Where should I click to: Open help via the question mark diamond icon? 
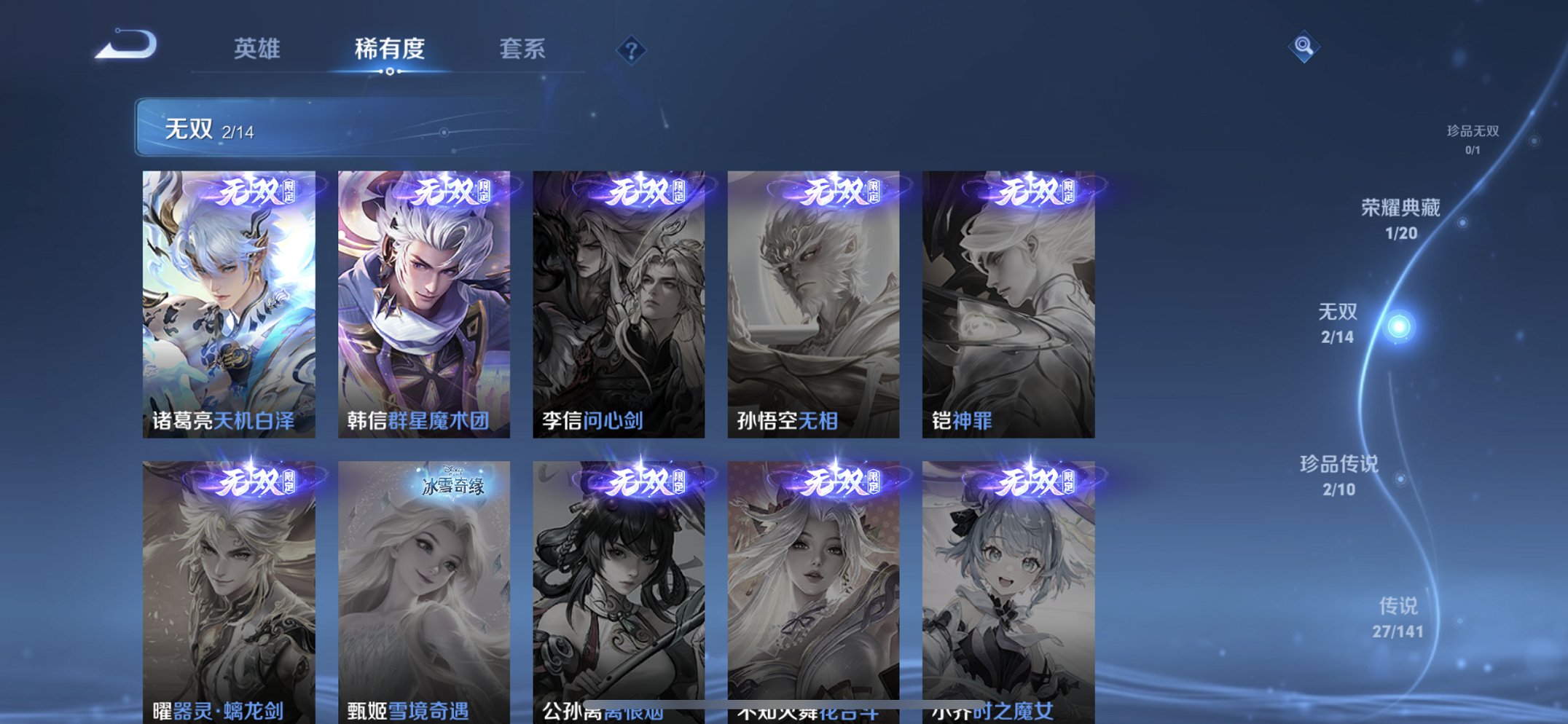point(631,50)
